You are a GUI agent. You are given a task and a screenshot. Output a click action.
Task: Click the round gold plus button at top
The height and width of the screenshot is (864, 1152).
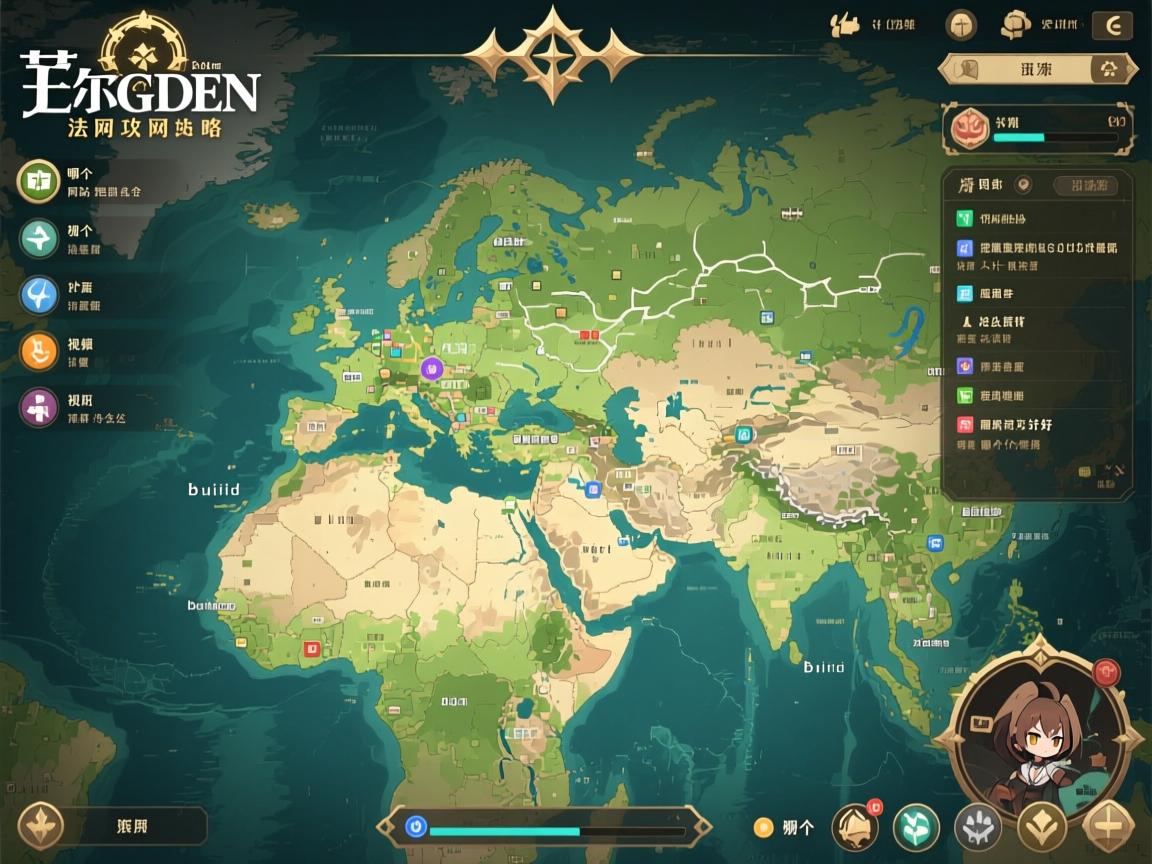(x=961, y=25)
